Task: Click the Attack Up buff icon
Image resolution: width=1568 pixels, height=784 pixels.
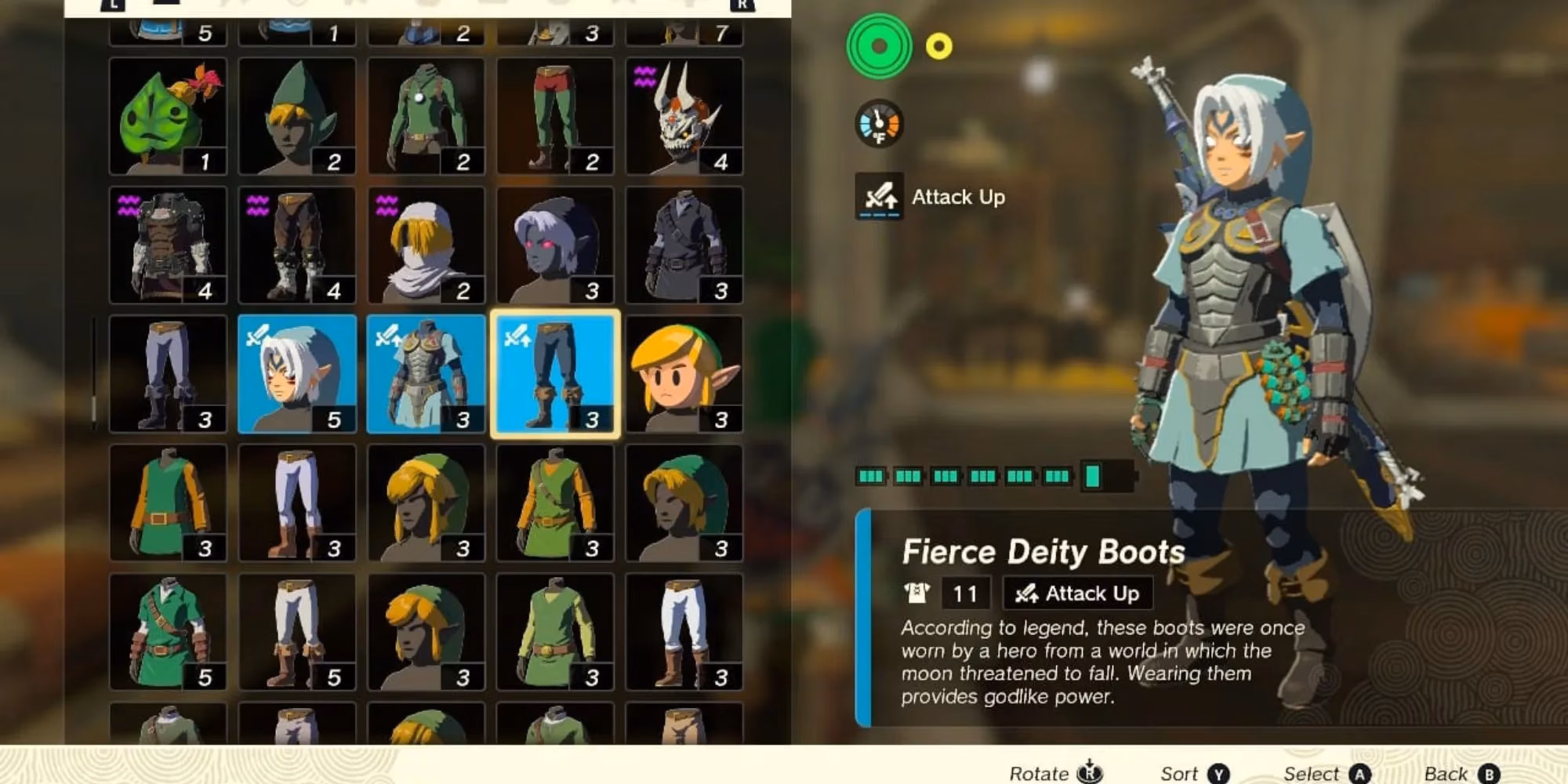Action: (878, 196)
